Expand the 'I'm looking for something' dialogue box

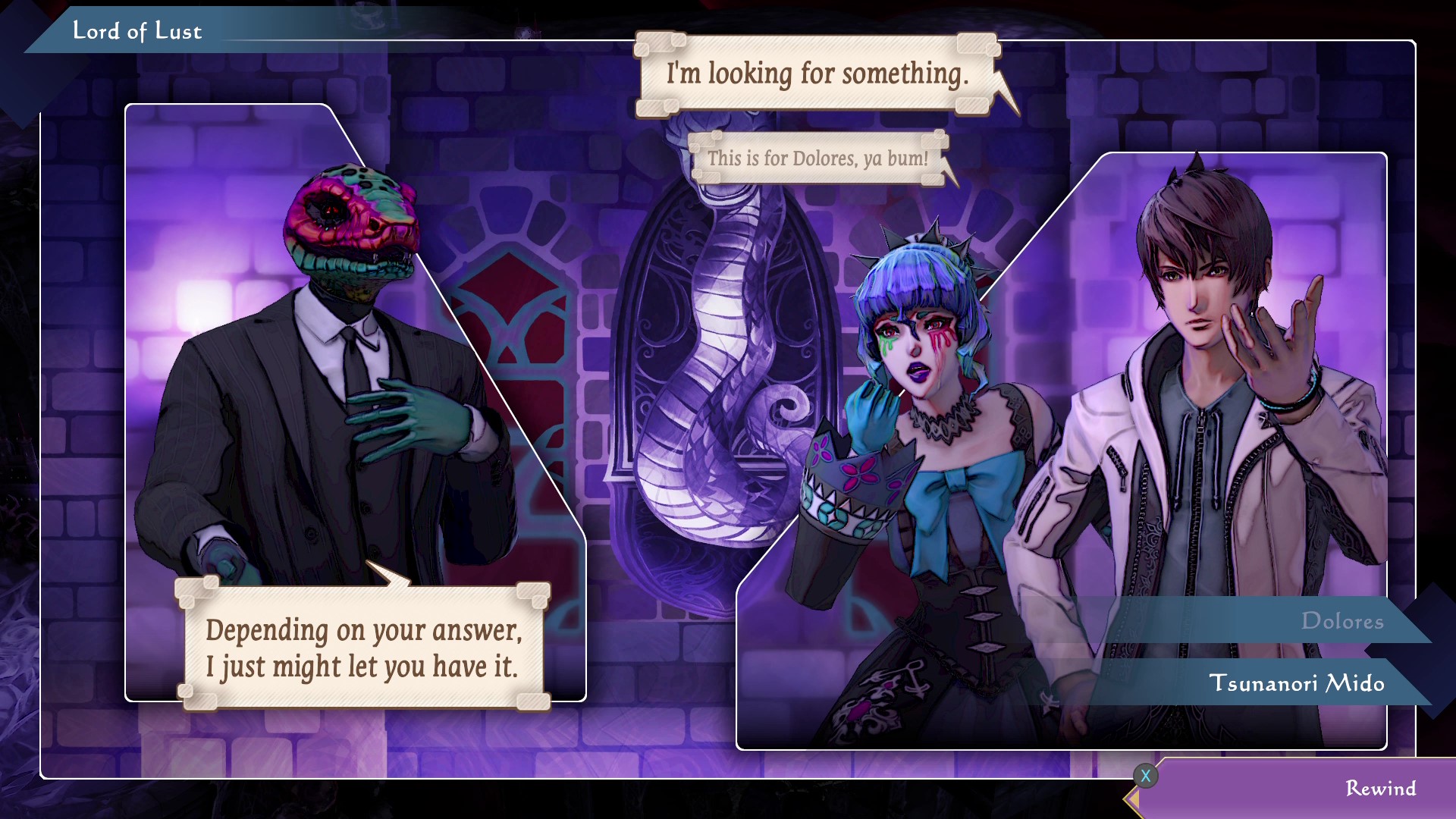click(817, 75)
